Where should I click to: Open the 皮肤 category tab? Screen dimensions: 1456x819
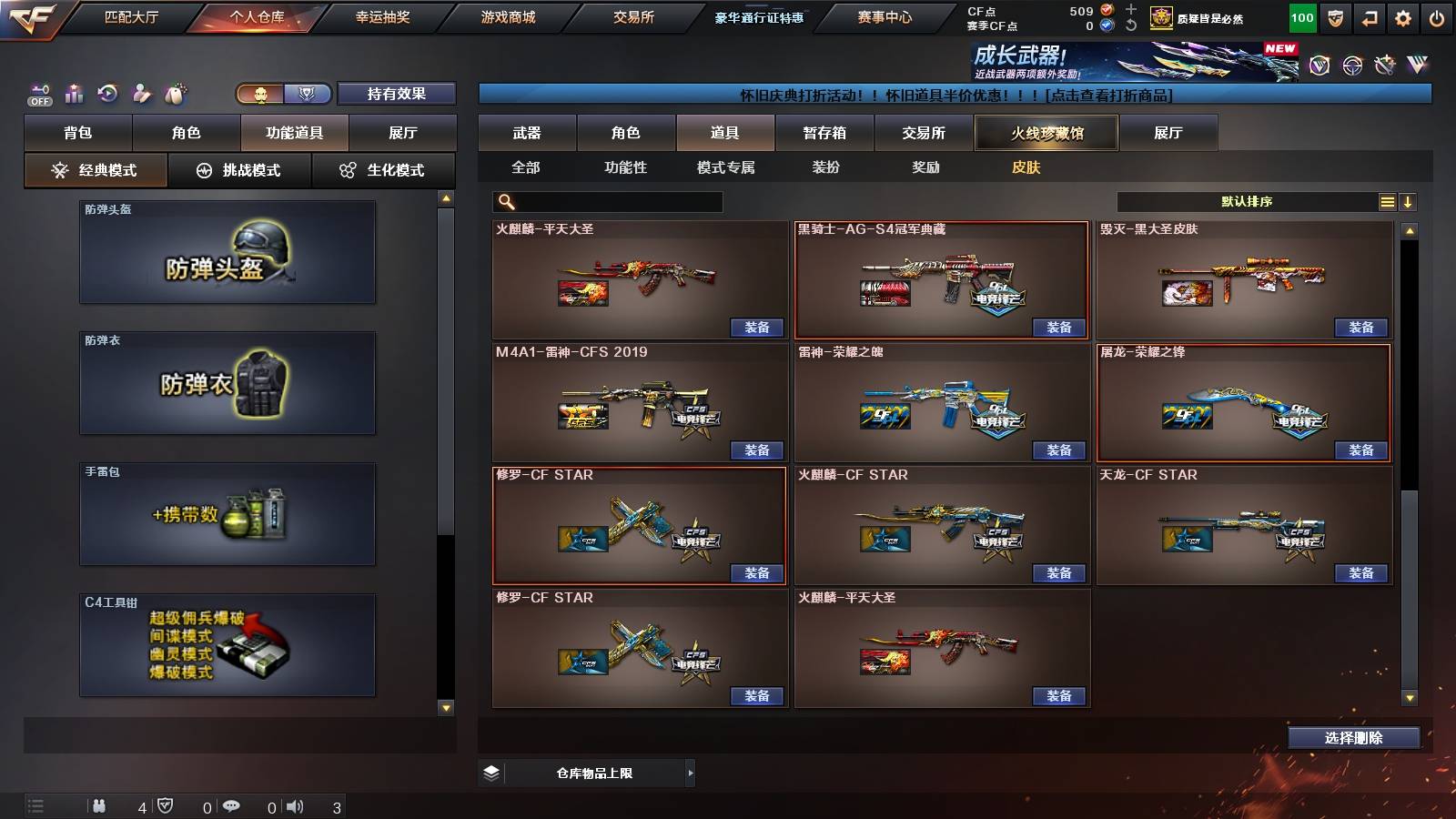click(1027, 167)
